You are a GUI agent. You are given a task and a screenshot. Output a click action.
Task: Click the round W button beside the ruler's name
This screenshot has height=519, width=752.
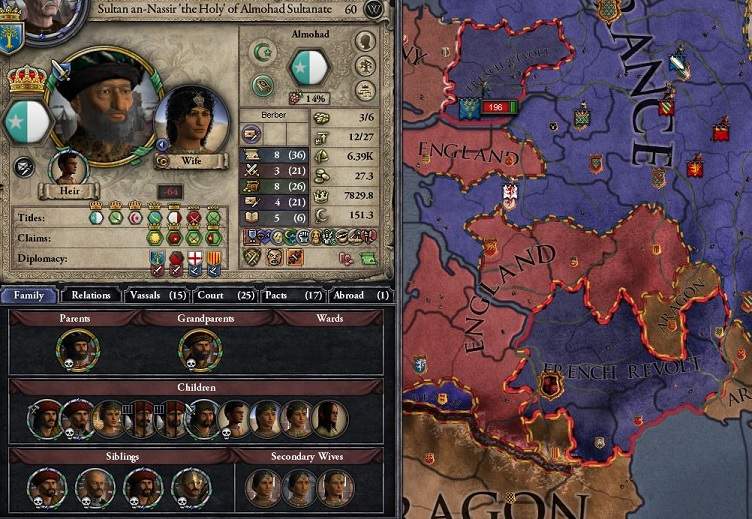point(375,9)
